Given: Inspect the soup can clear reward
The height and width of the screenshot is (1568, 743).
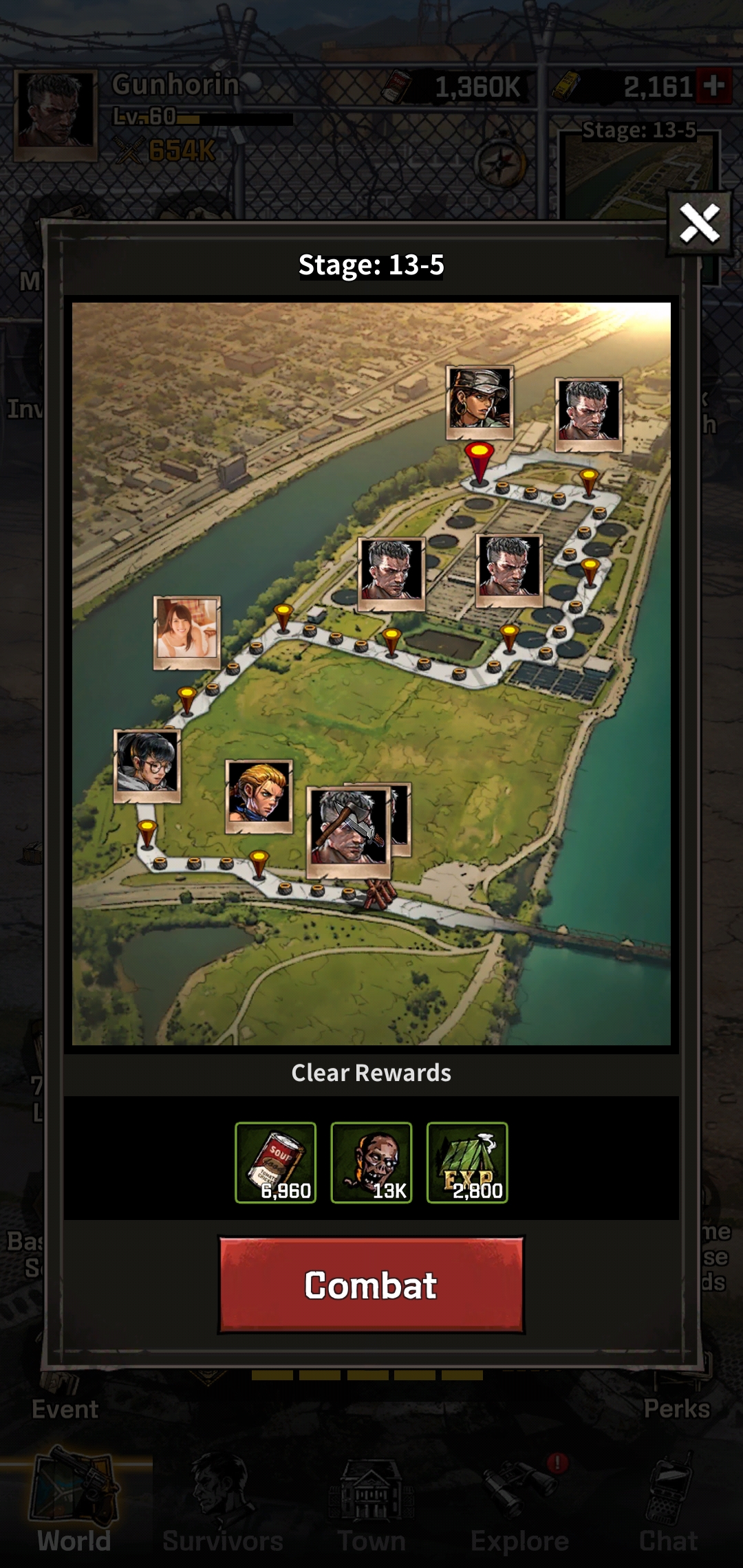Looking at the screenshot, I should pos(276,1162).
